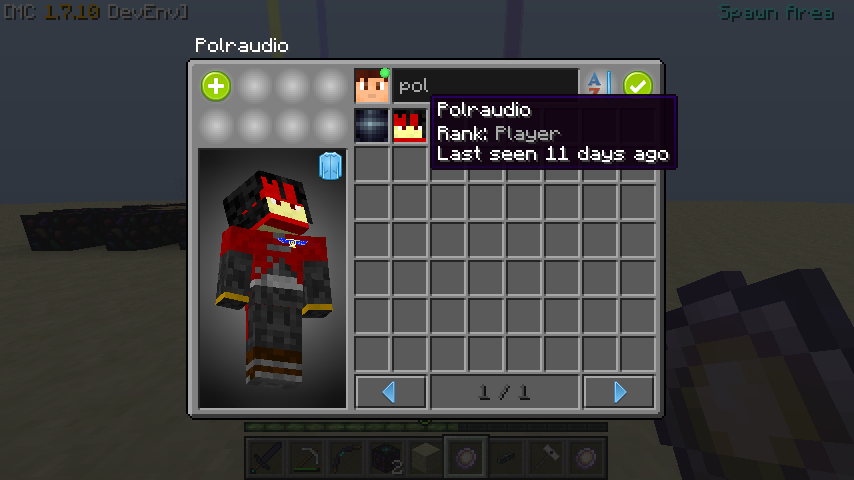
Task: Go to the previous page arrow
Action: pos(390,392)
